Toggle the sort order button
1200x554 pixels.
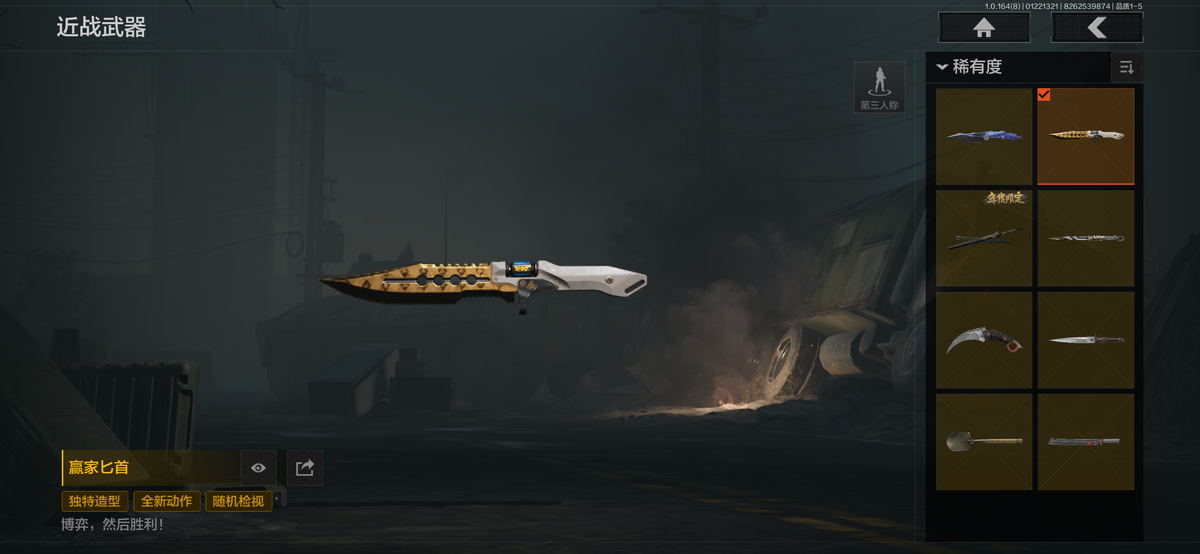pyautogui.click(x=1126, y=67)
